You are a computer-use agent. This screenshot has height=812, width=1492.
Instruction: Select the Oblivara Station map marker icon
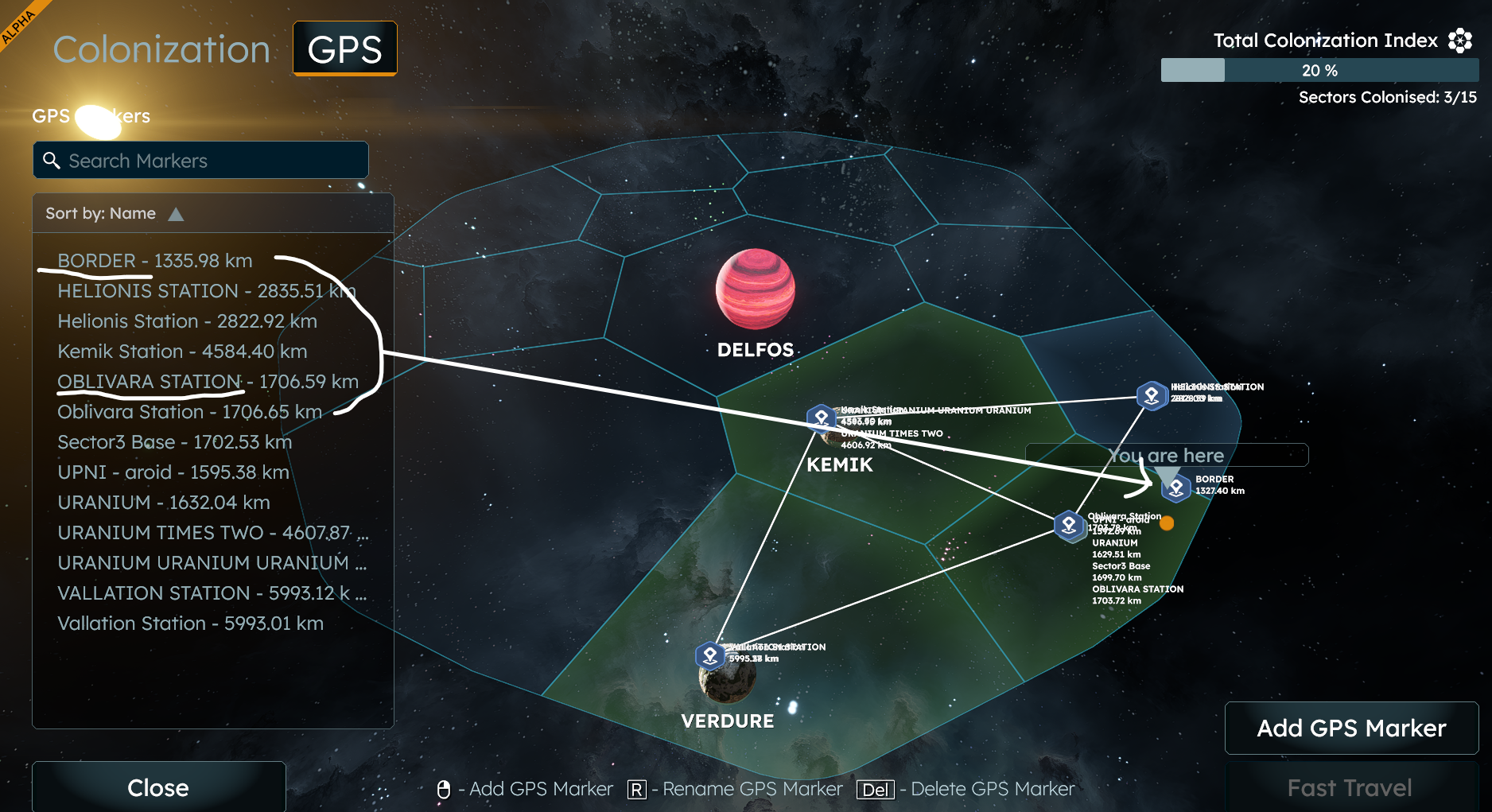pos(1069,525)
